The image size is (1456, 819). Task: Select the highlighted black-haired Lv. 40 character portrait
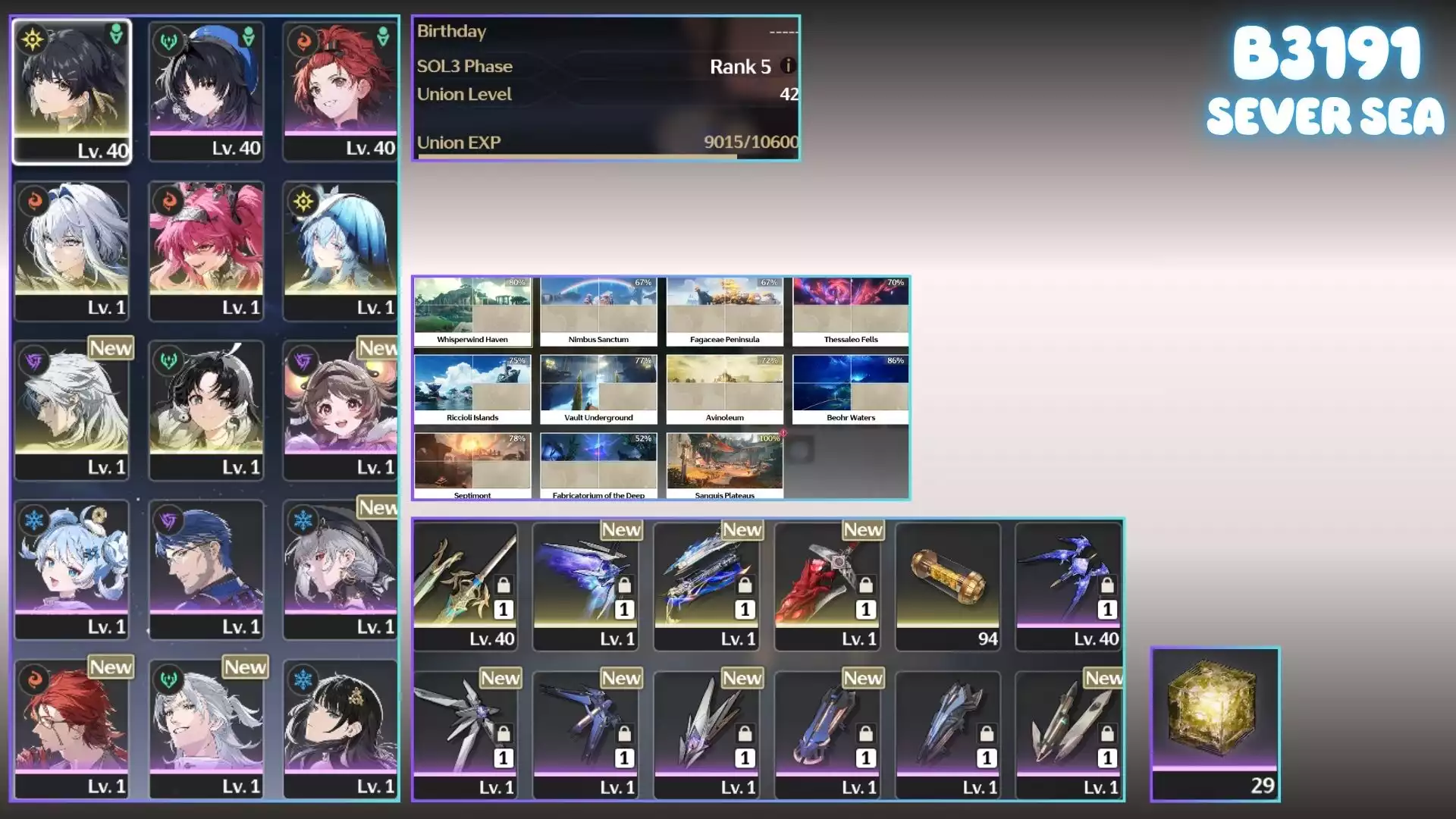[72, 91]
